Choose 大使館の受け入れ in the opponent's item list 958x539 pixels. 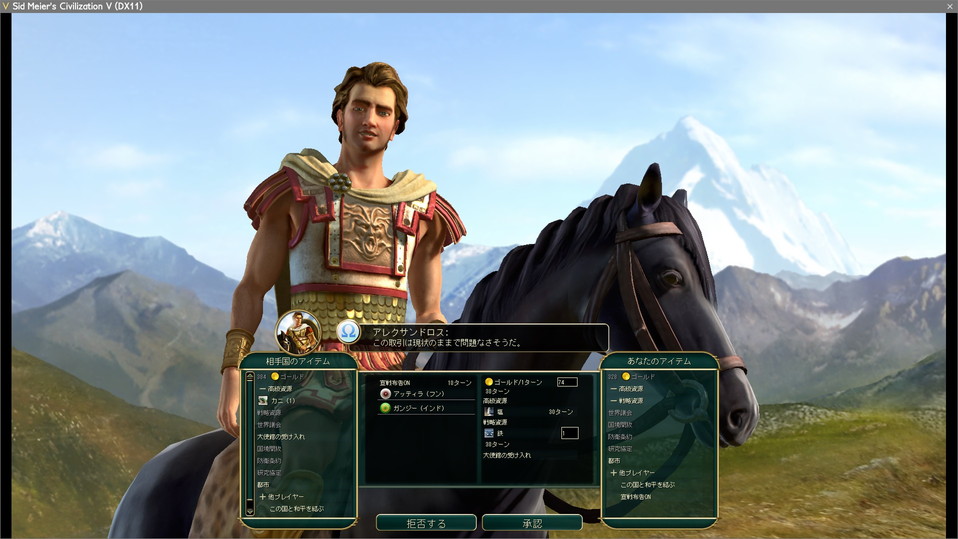[282, 436]
